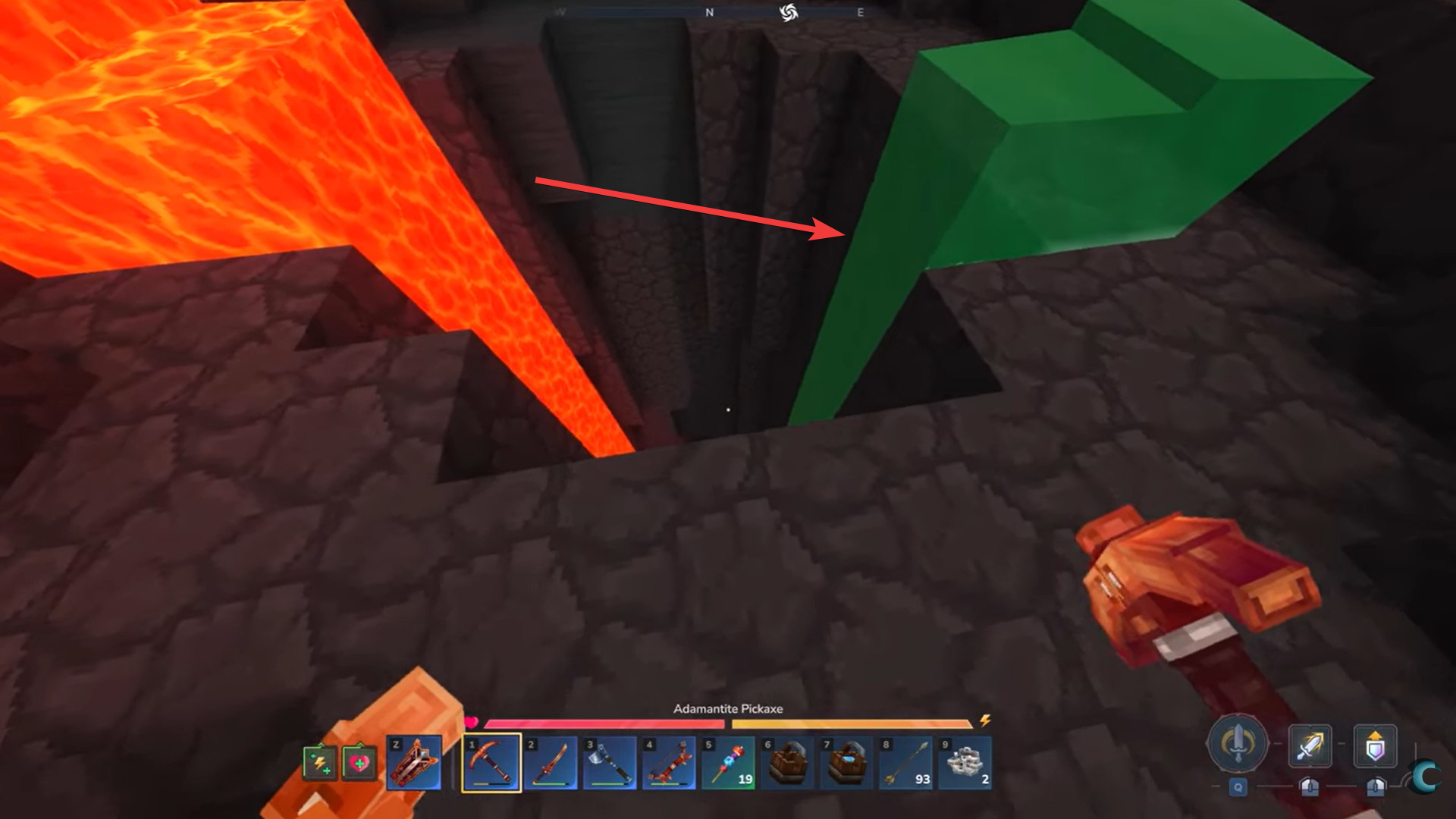Click the swirl marker on the compass bar
This screenshot has height=819, width=1456.
coord(789,11)
